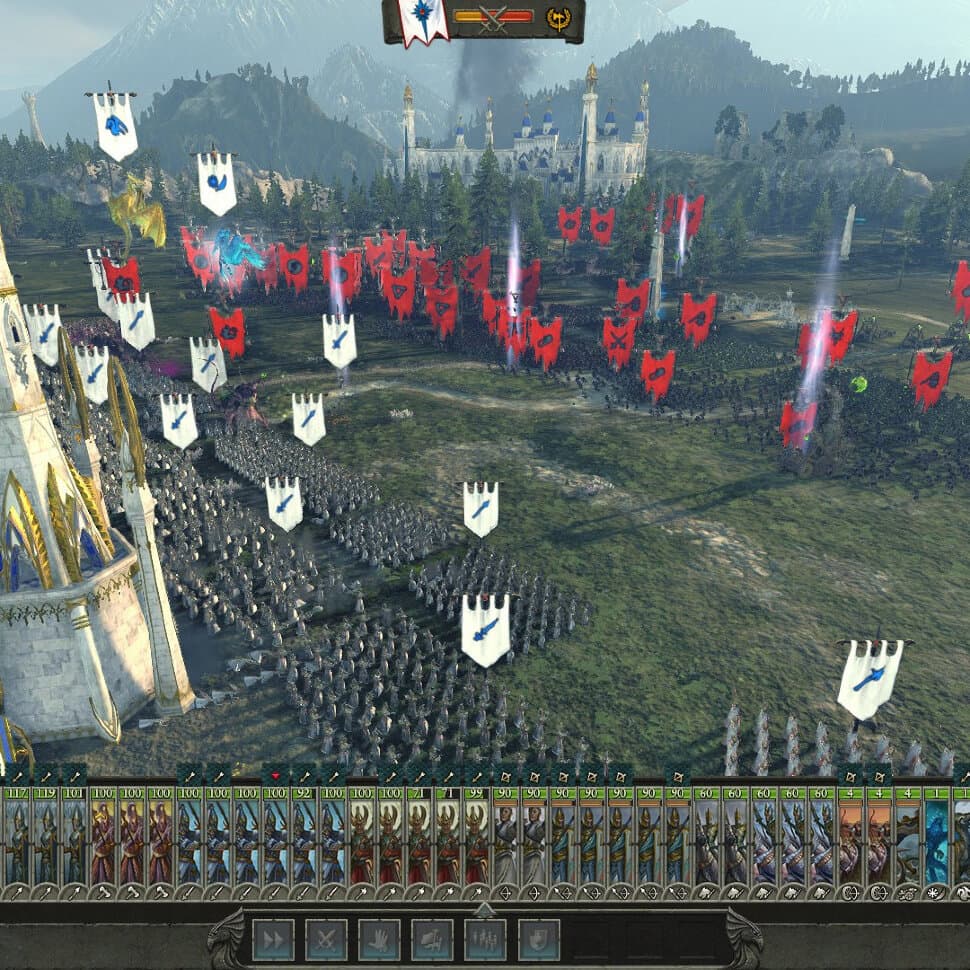Activate the crossed swords melee mode button
Viewport: 970px width, 970px height.
326,940
